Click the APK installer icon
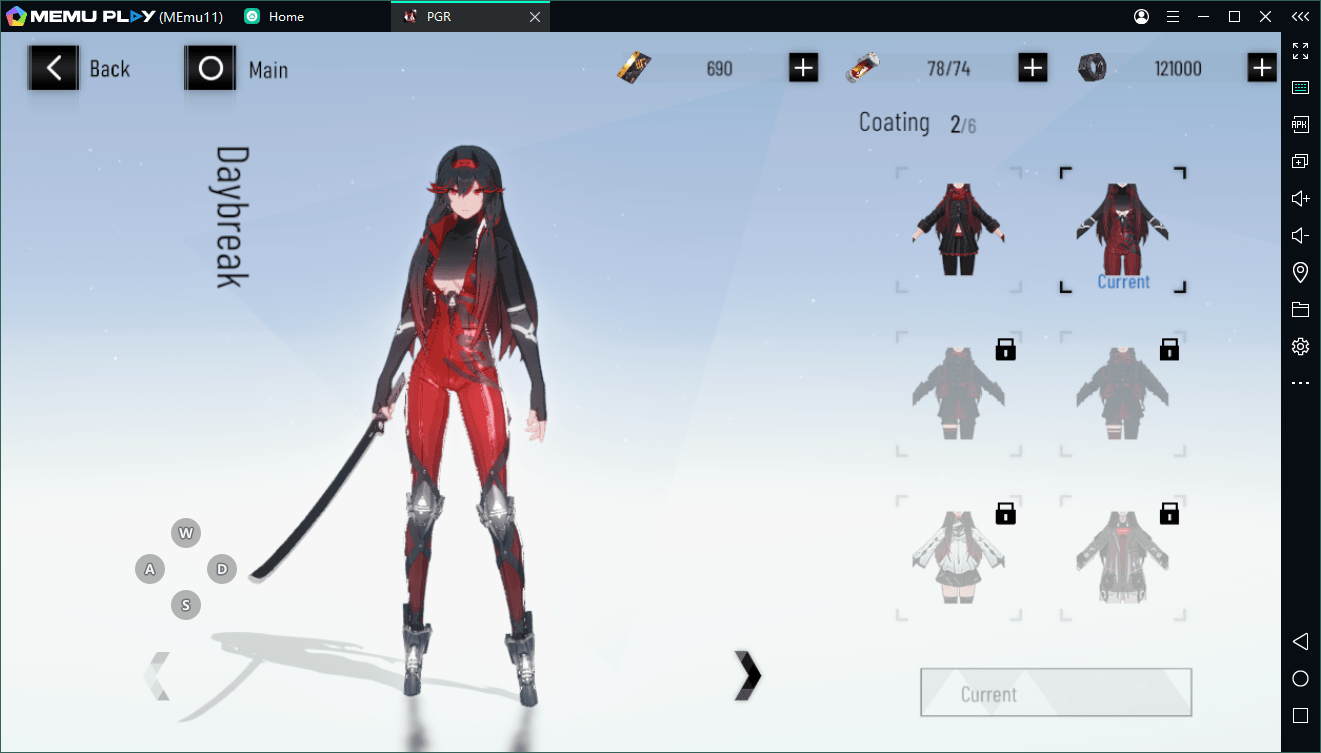Image resolution: width=1321 pixels, height=753 pixels. [x=1300, y=124]
